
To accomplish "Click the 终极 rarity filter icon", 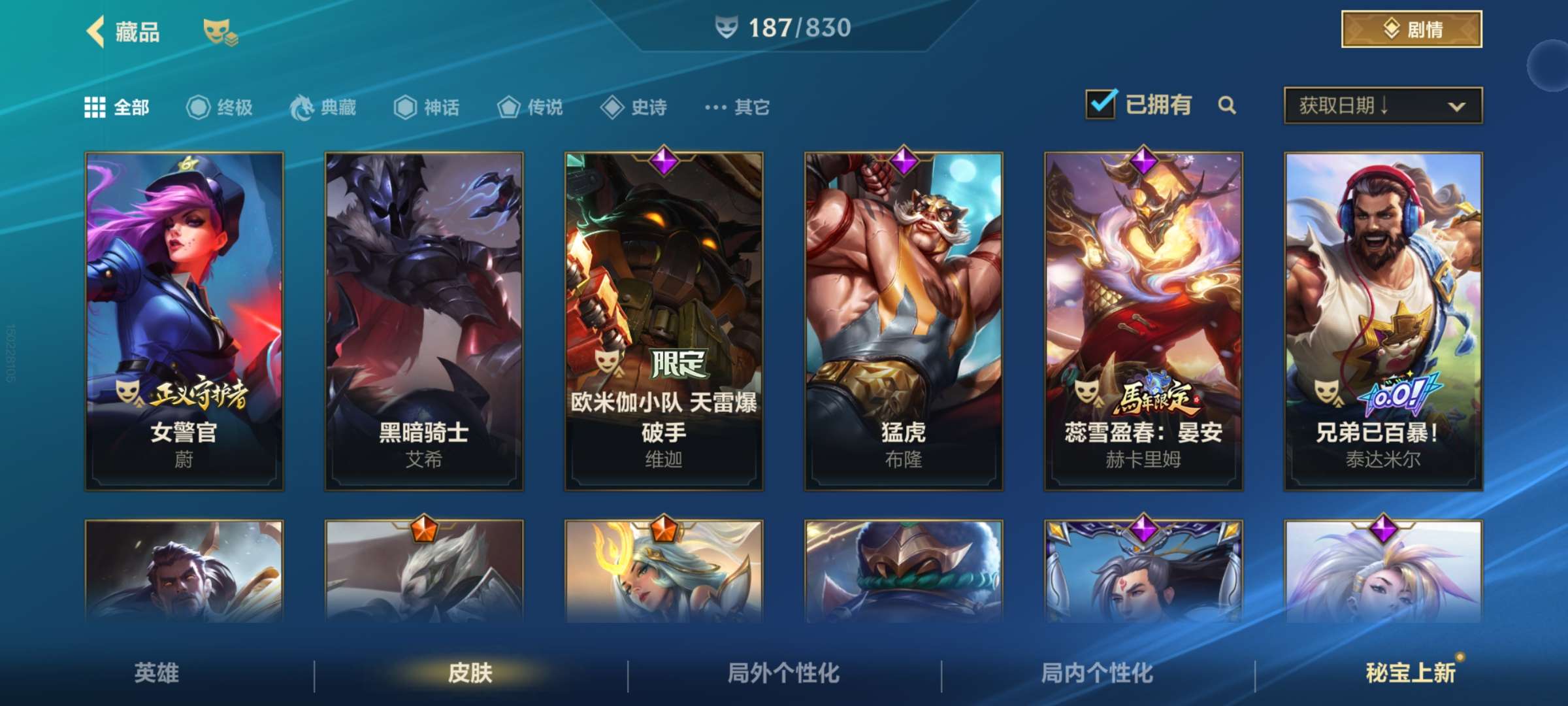I will (x=199, y=108).
